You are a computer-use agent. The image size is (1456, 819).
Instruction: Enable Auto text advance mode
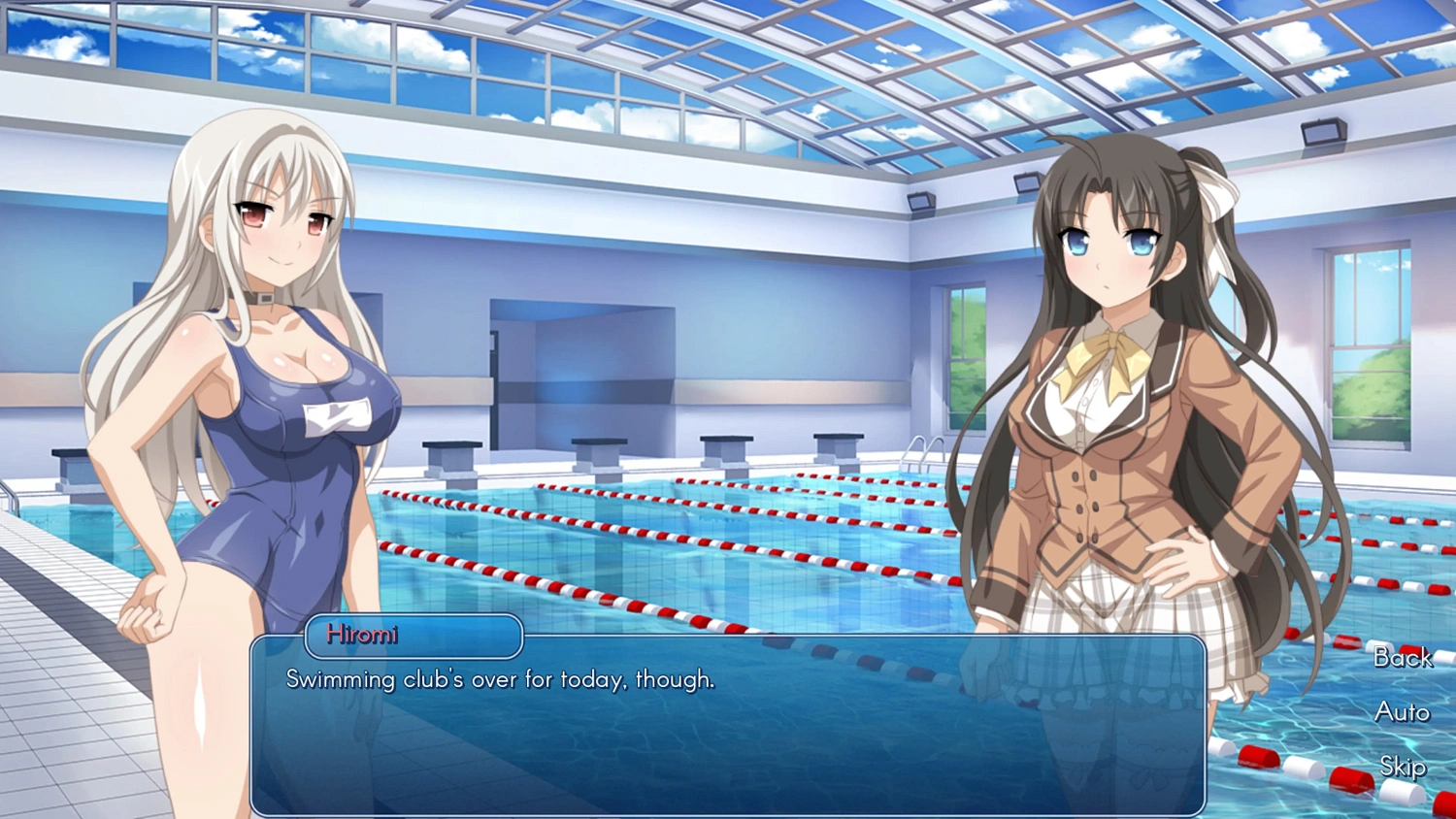point(1402,713)
